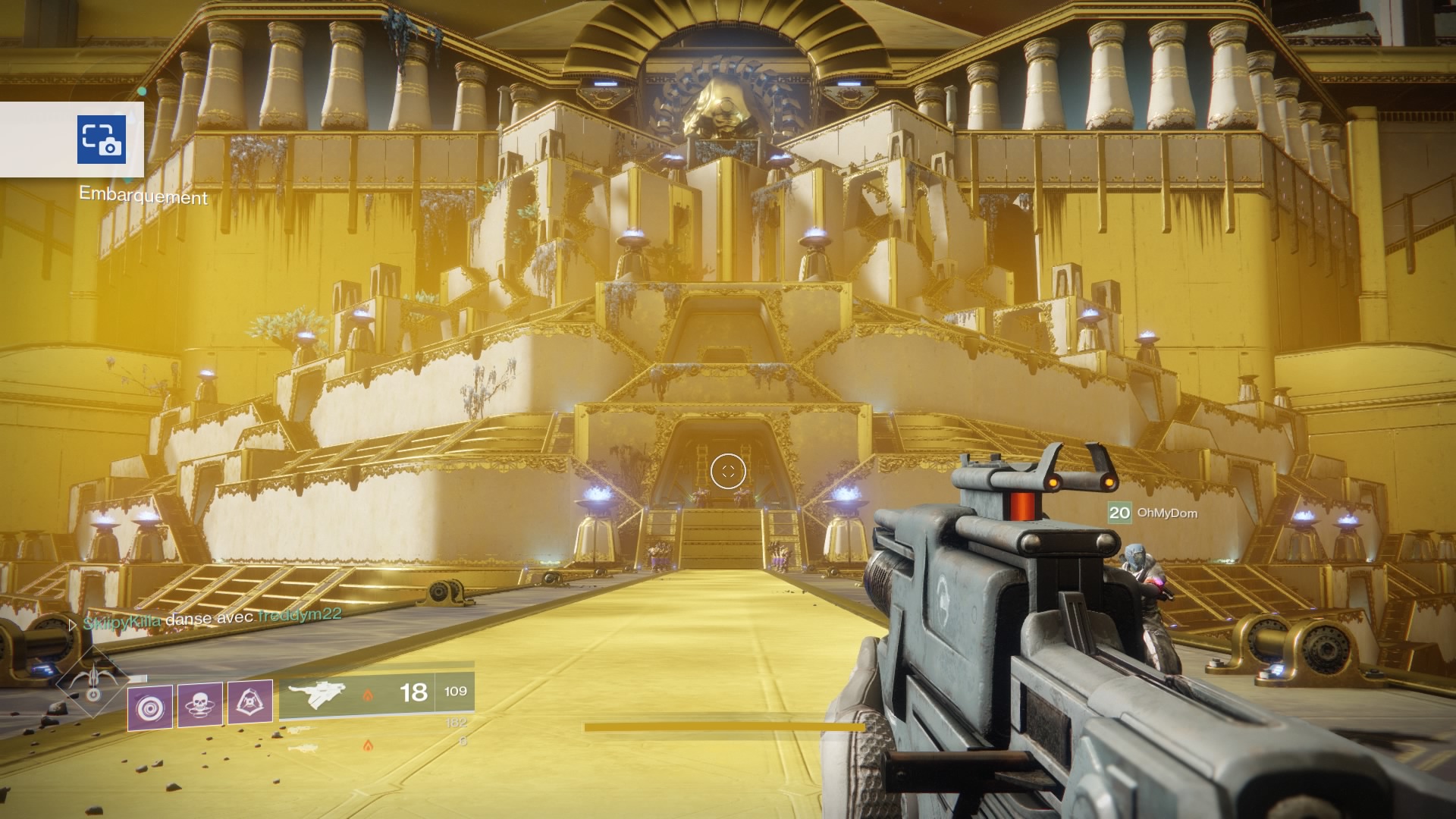Use the purple barricade class ability icon
This screenshot has width=1456, height=819.
pos(249,702)
